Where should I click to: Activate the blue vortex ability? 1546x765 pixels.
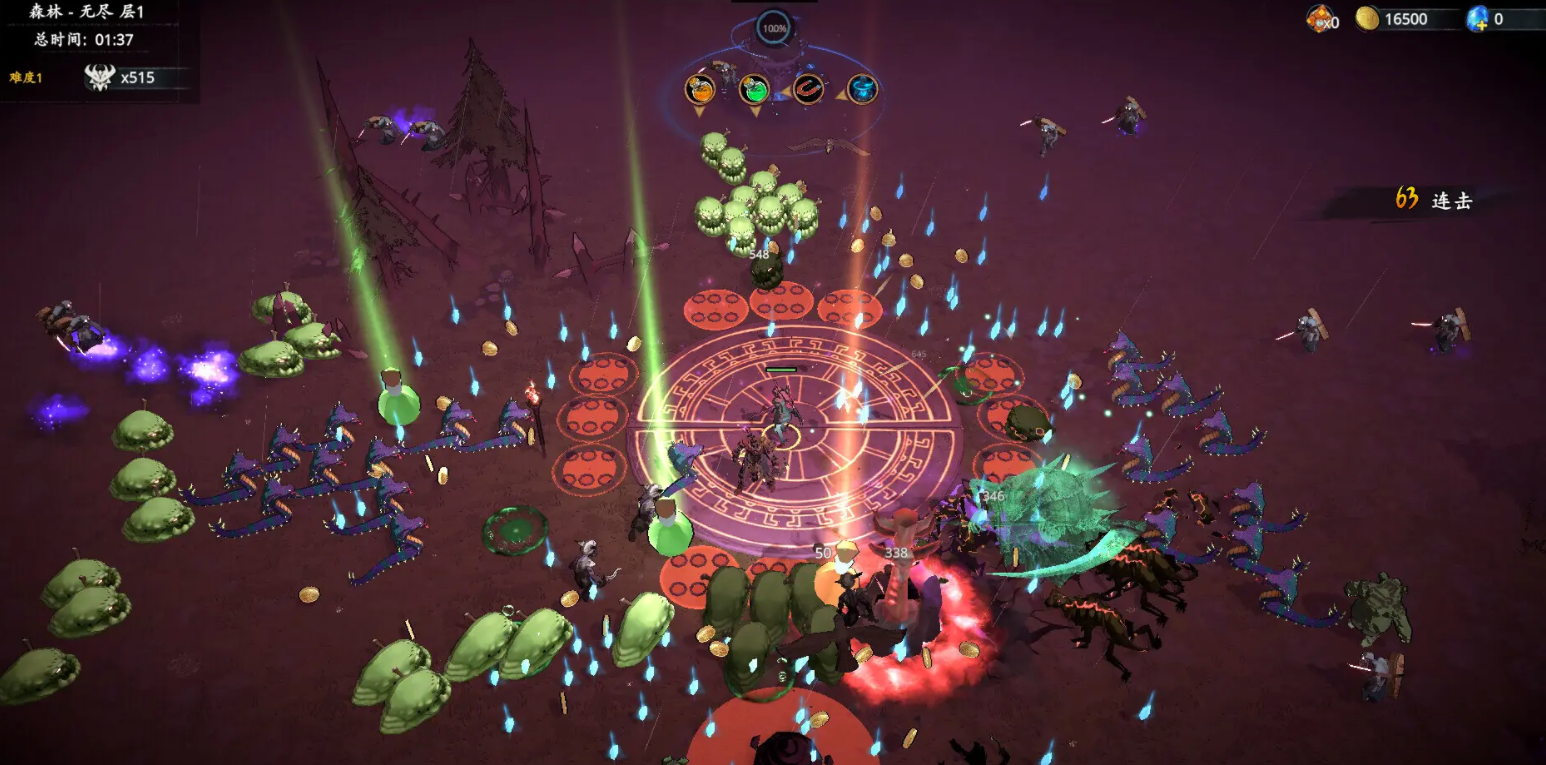click(862, 89)
